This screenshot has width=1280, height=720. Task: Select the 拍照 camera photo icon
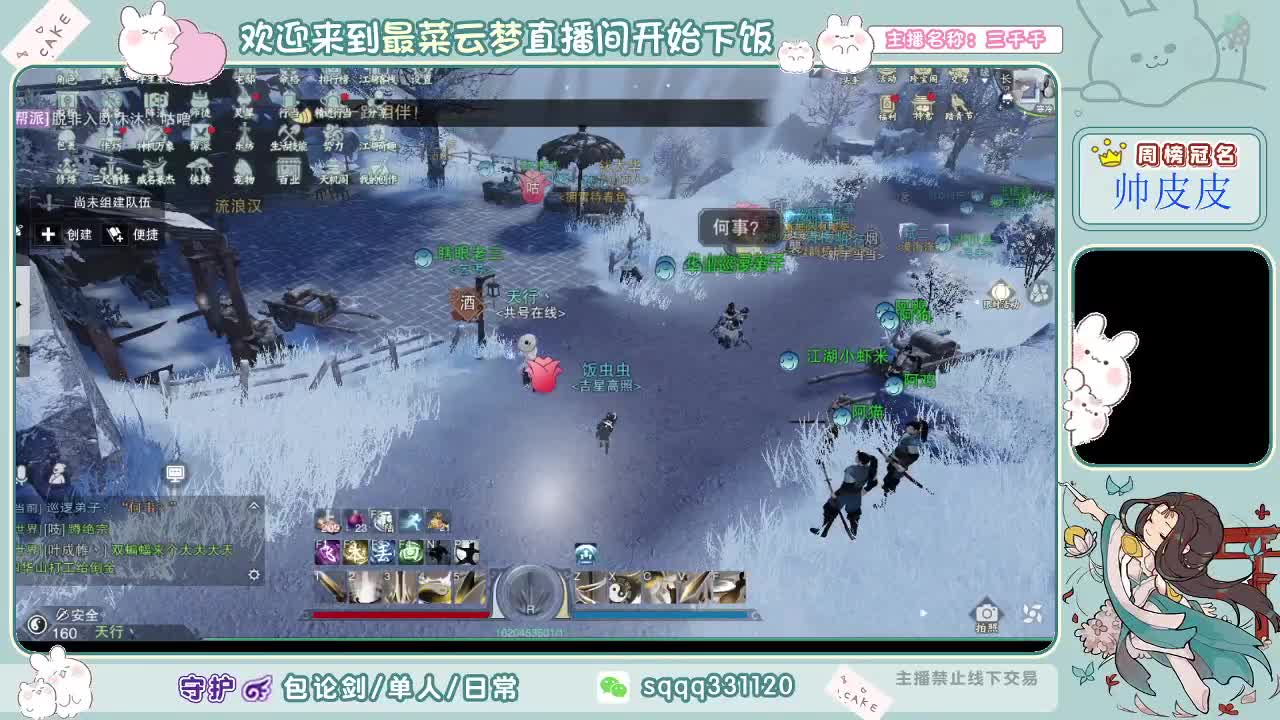pyautogui.click(x=987, y=613)
